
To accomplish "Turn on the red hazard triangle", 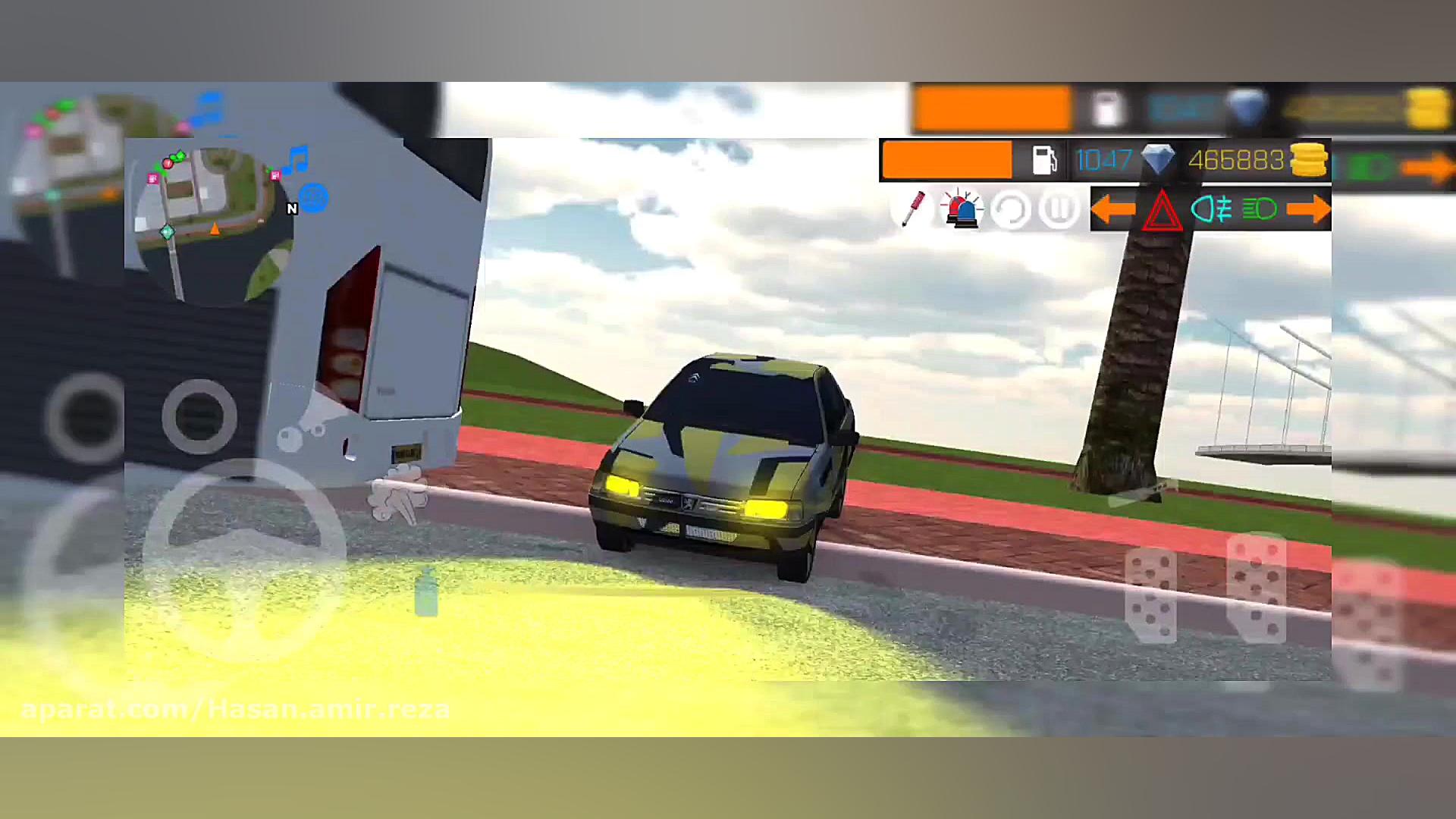I will point(1162,210).
